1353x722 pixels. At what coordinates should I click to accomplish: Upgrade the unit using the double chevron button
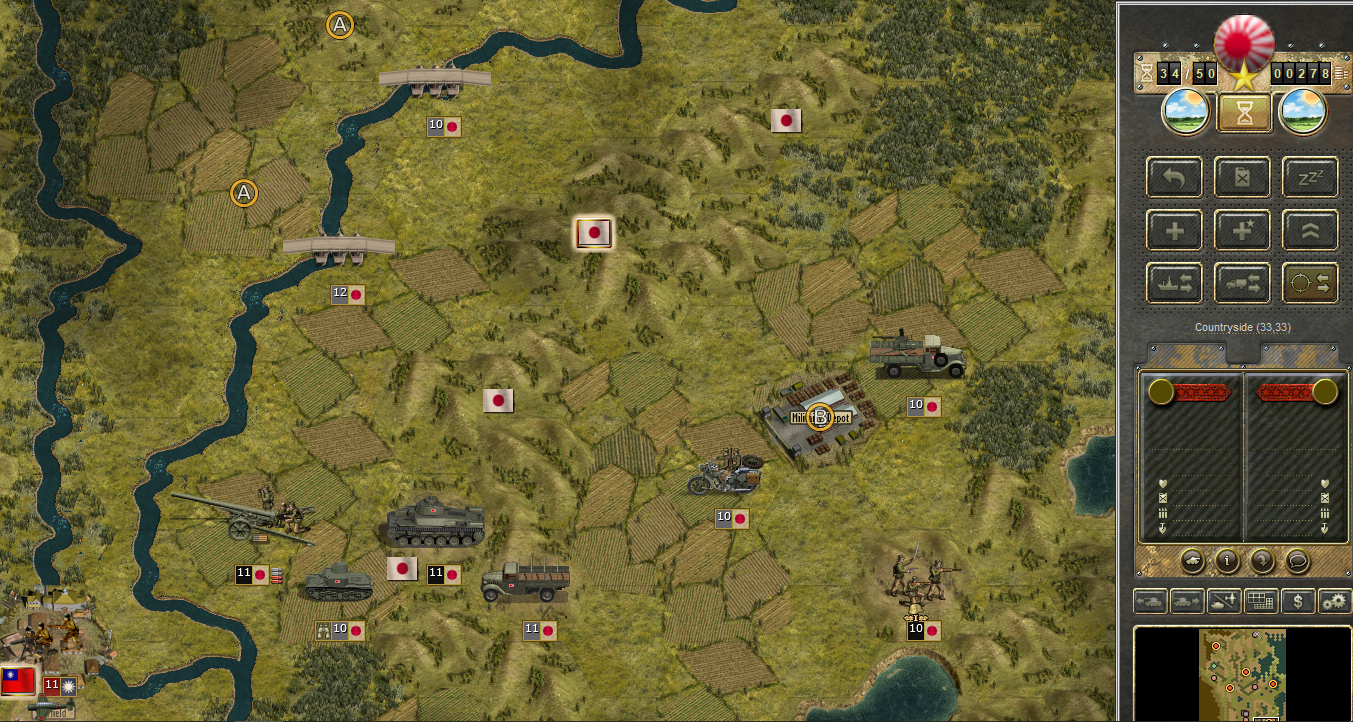[x=1310, y=231]
